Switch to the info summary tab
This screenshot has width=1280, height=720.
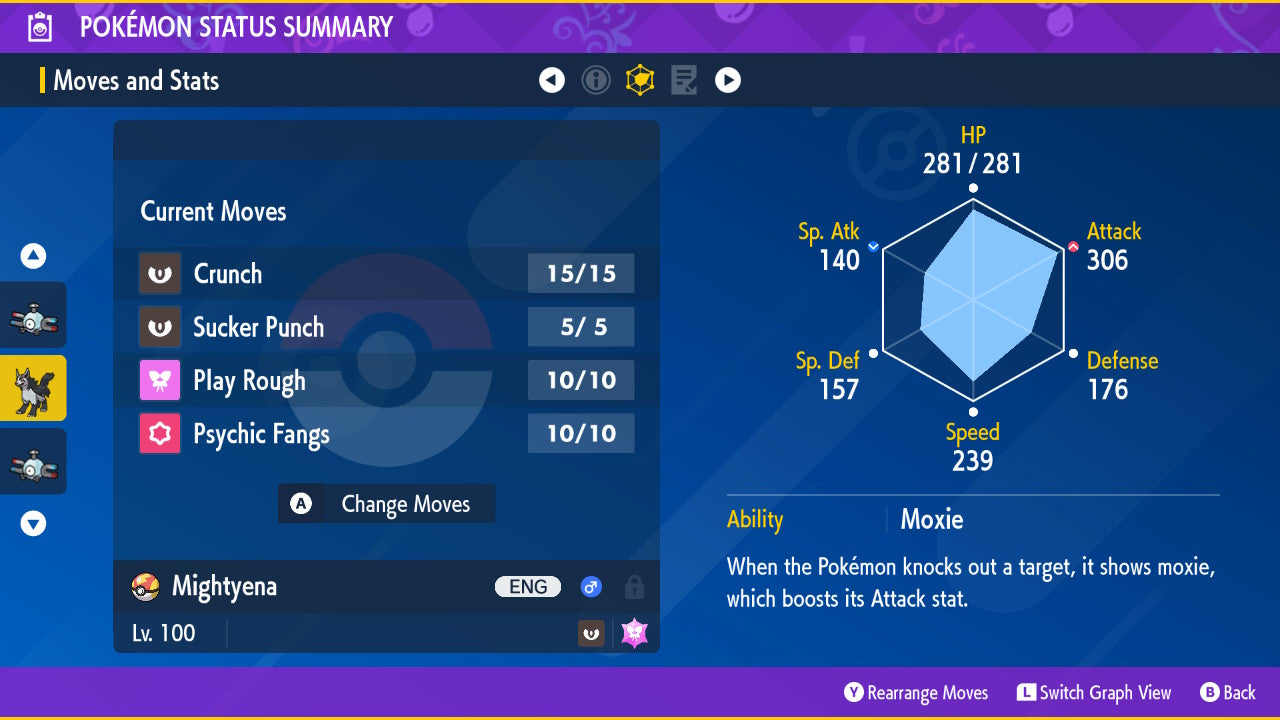[x=596, y=80]
